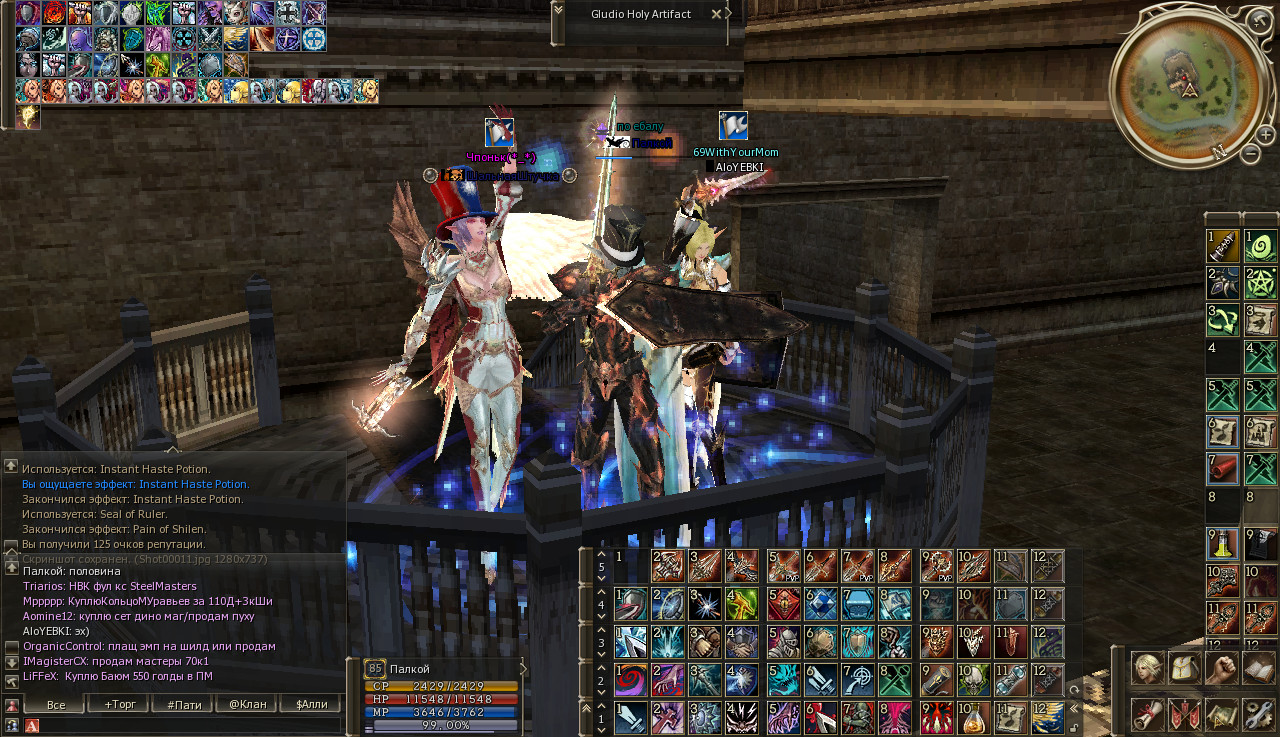Open the system menu wrench-and-gear button
Screen dimensions: 1280x737
(x=1258, y=714)
